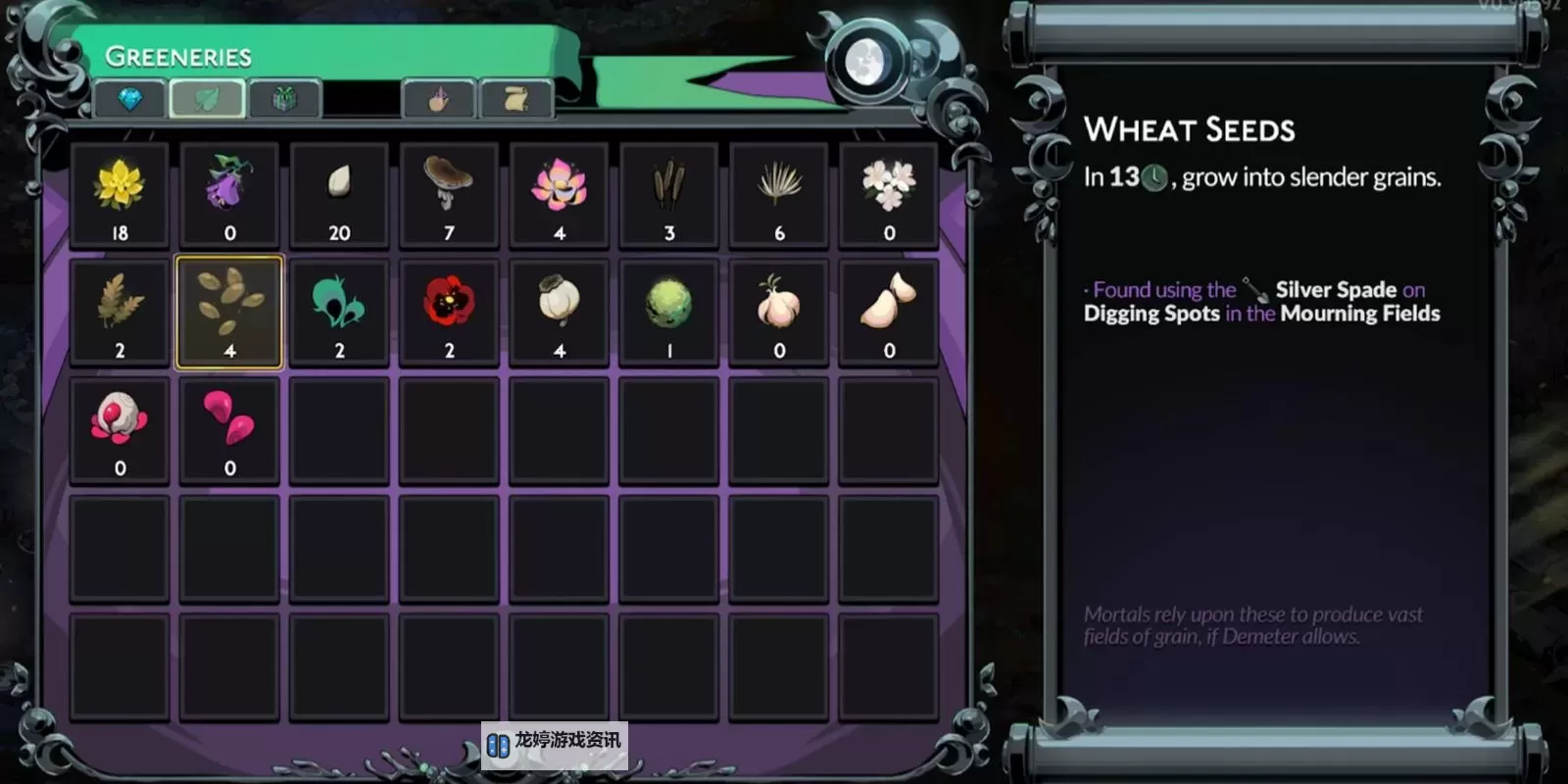Screen dimensions: 1568x784
Task: Select the single white seed slot
Action: pyautogui.click(x=339, y=195)
